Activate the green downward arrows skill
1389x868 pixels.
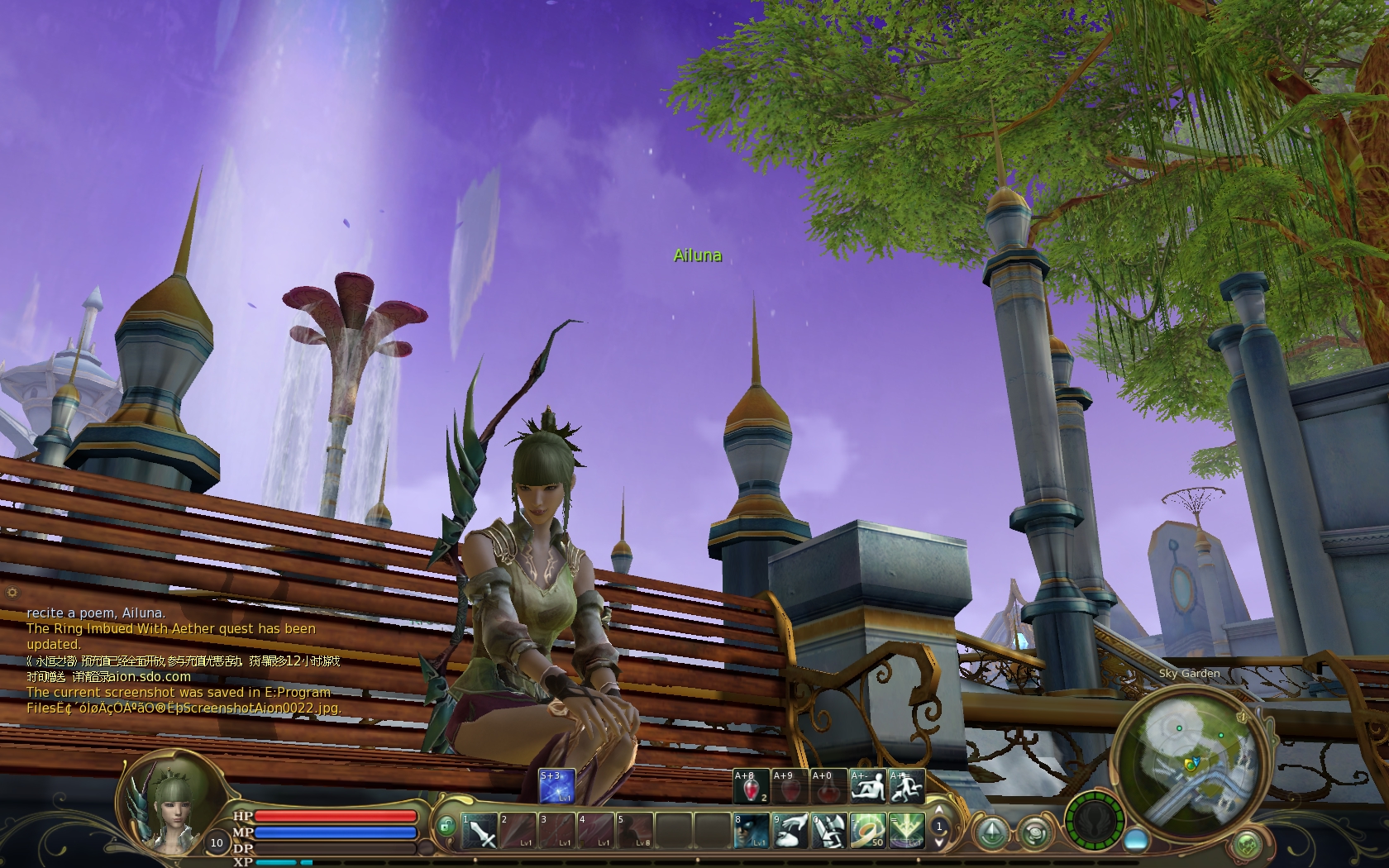(x=906, y=831)
